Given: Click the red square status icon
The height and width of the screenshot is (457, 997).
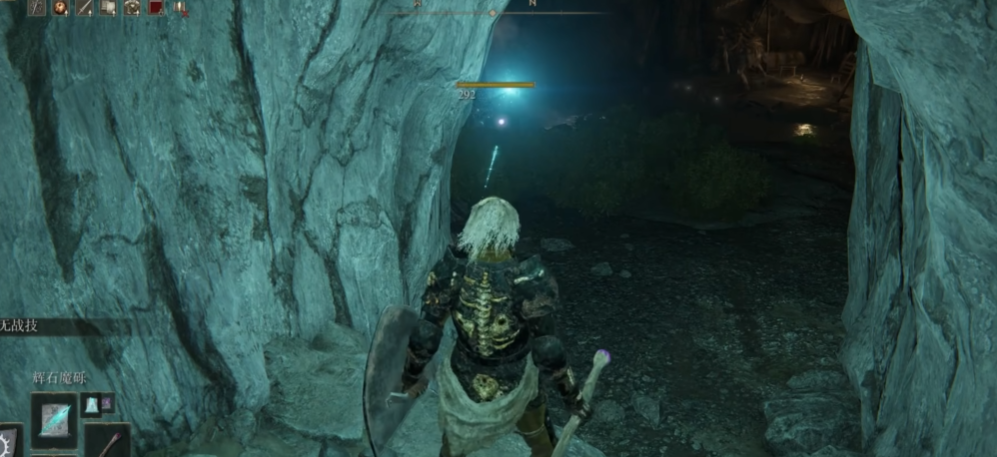Looking at the screenshot, I should tap(156, 8).
